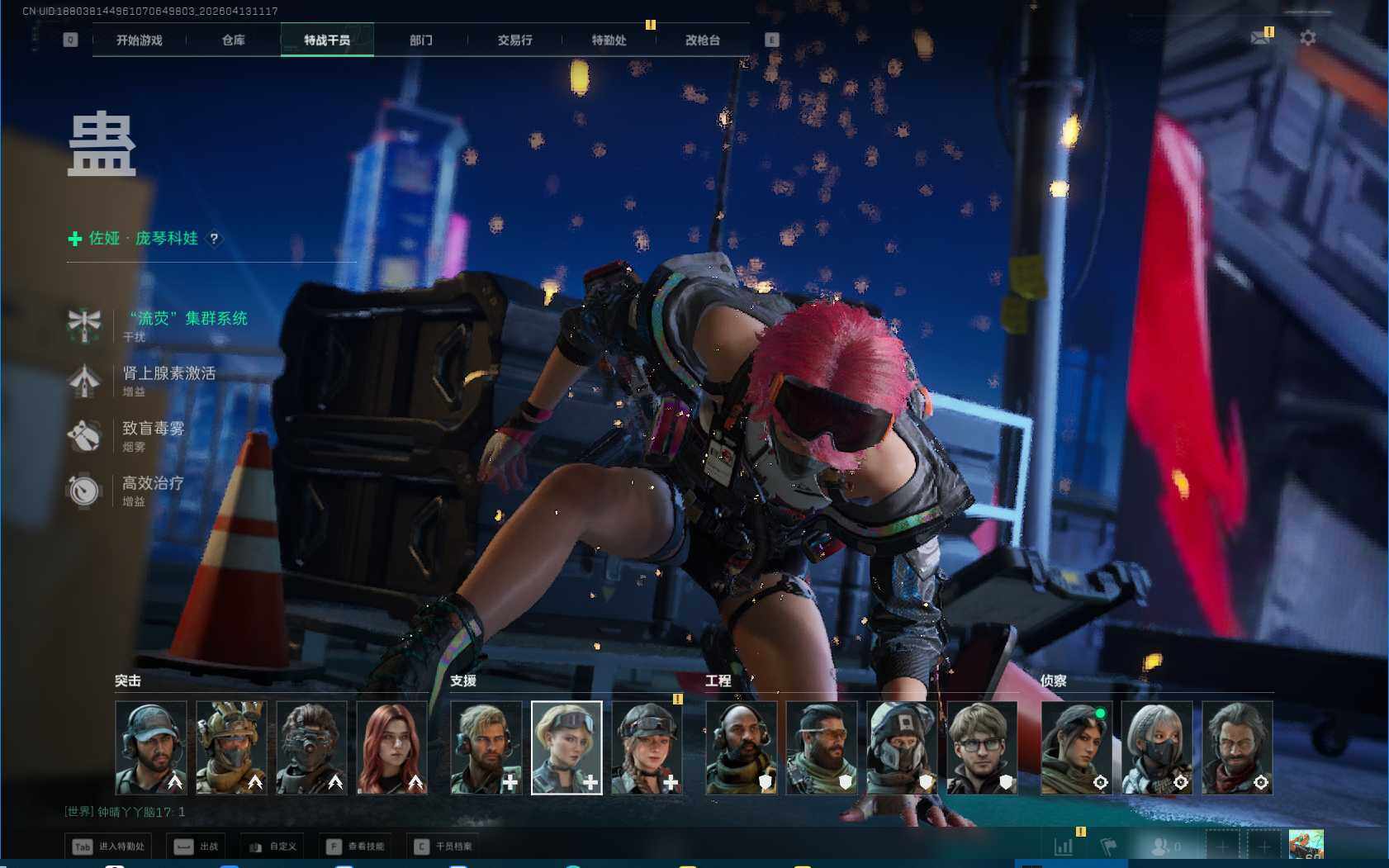Choose the 高效治疗 skill entry

pyautogui.click(x=153, y=483)
